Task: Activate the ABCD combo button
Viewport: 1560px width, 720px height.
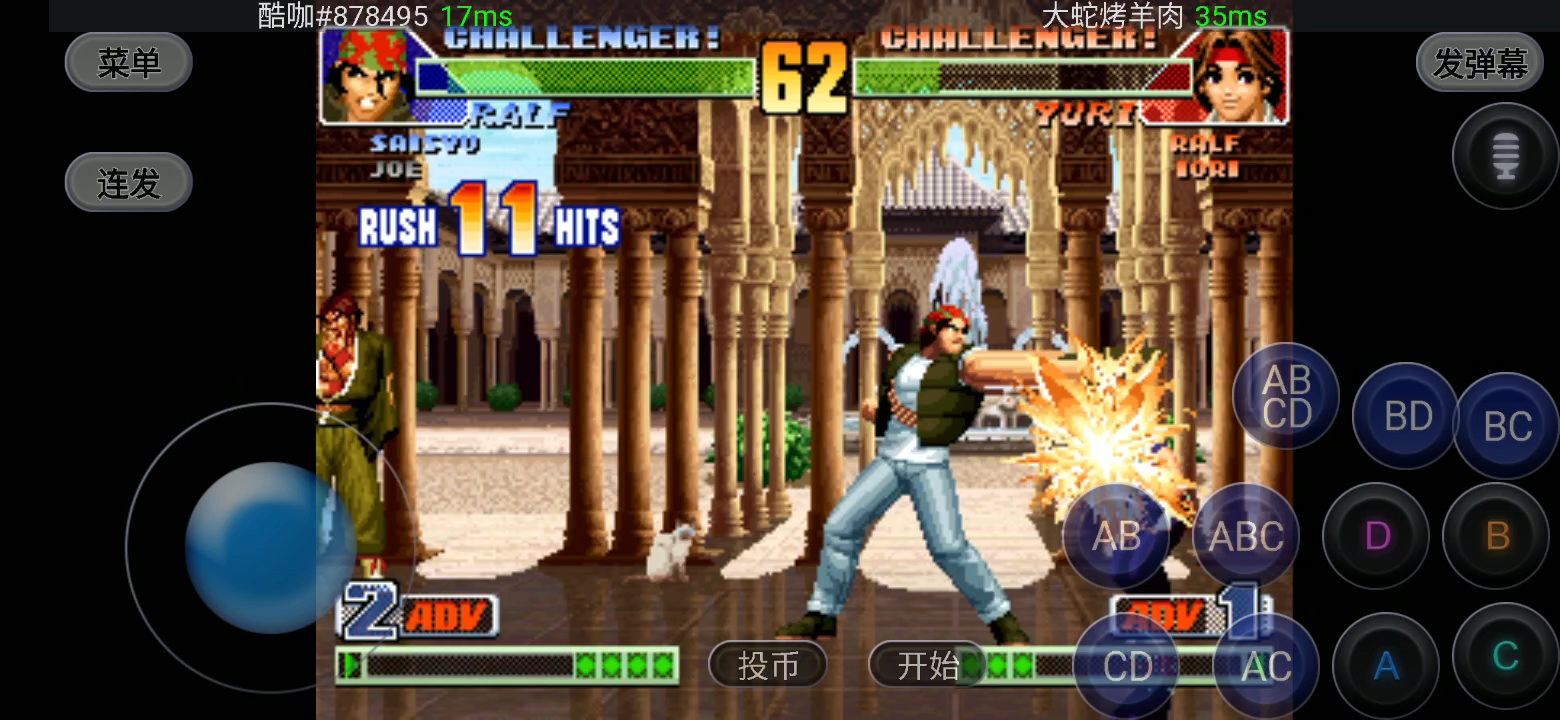Action: click(x=1286, y=396)
